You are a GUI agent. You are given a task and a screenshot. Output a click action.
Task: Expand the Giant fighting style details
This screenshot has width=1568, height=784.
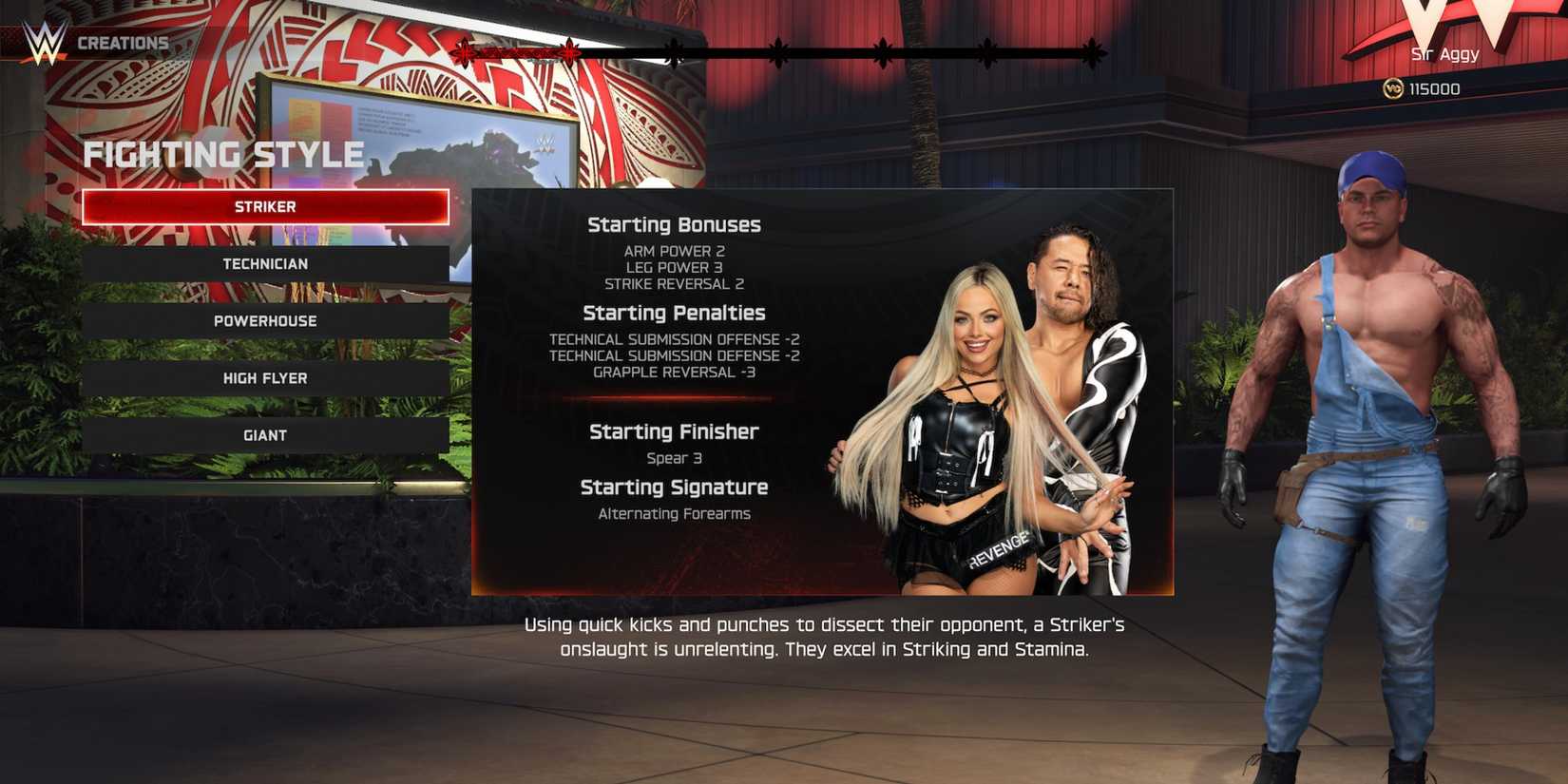[x=266, y=434]
